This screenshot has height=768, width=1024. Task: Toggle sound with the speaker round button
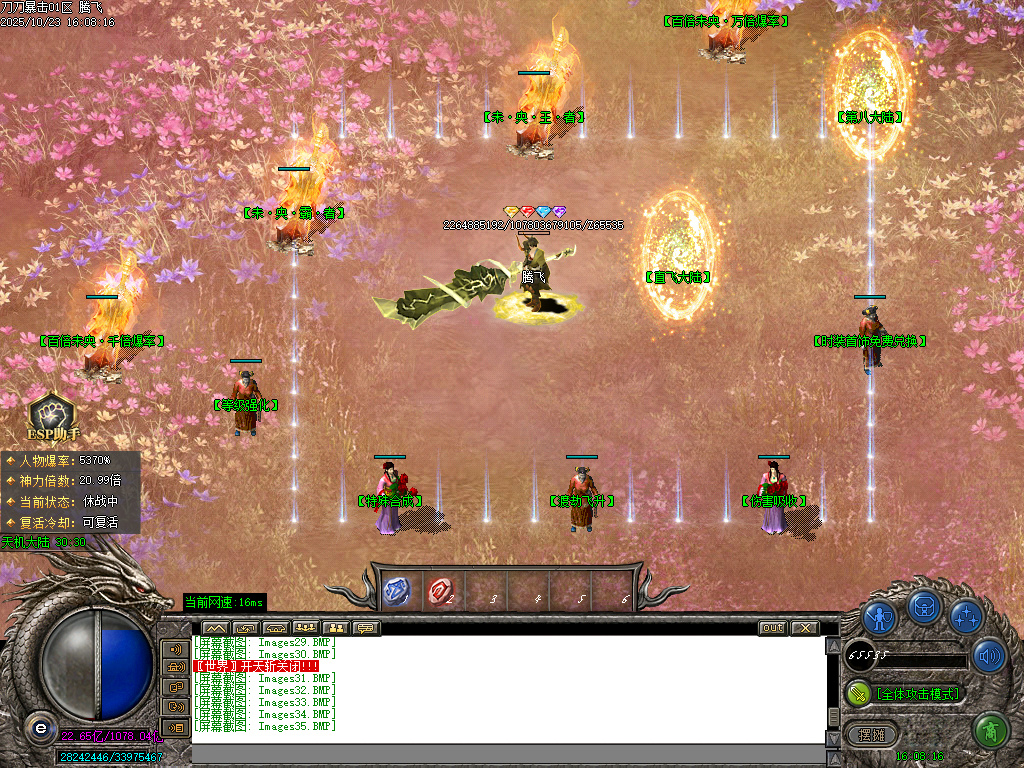coord(989,656)
